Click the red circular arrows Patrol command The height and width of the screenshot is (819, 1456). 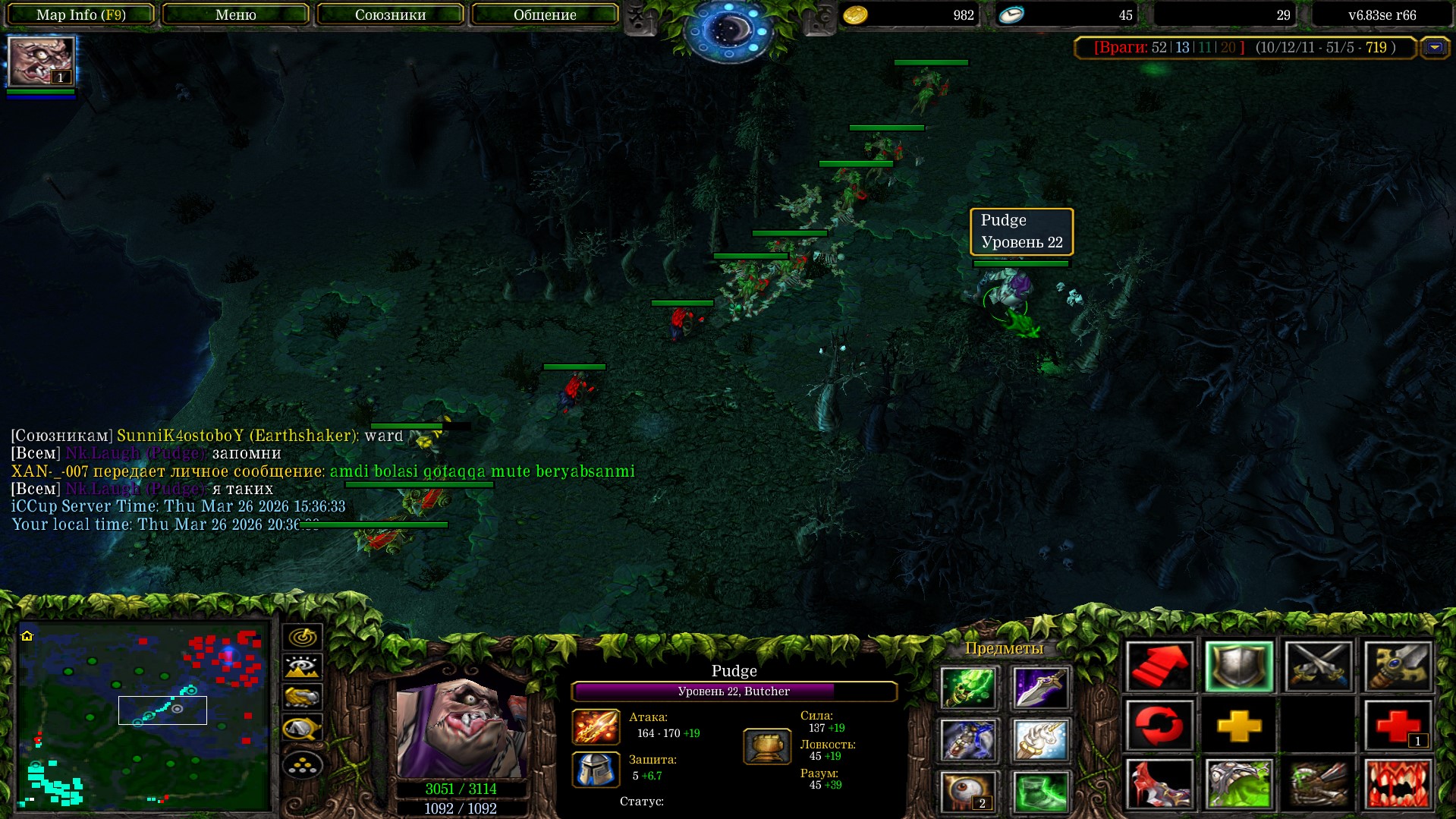coord(1159,726)
